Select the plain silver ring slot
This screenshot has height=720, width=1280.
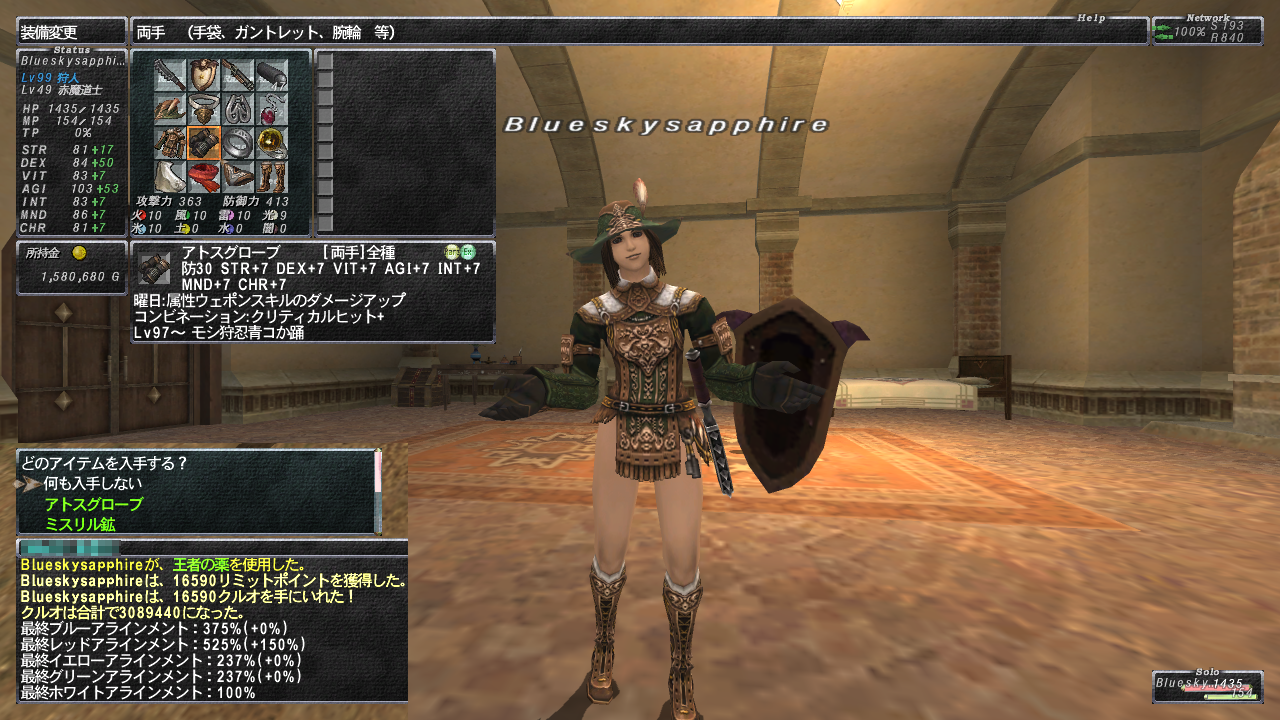238,143
